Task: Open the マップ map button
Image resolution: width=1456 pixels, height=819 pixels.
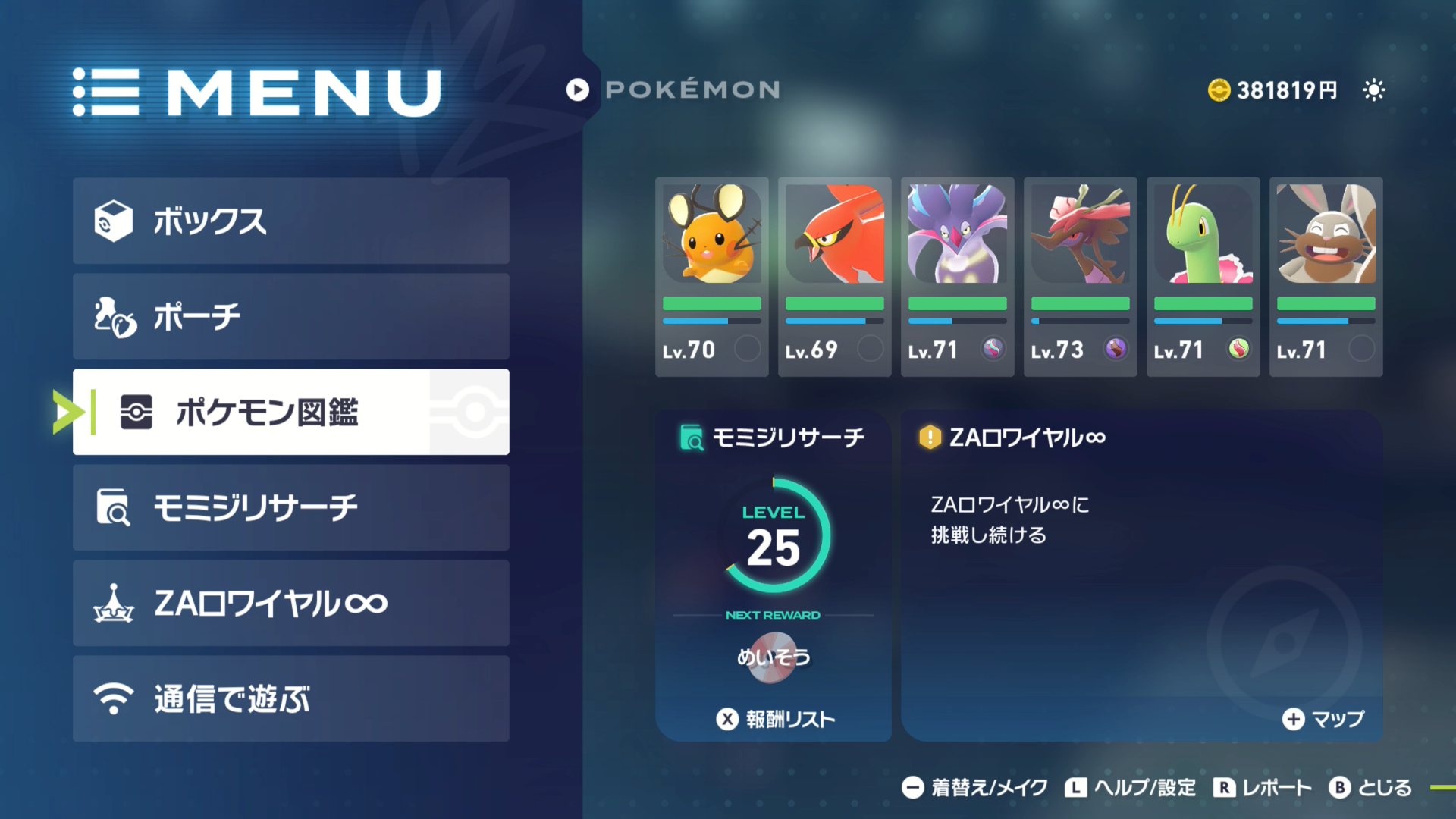Action: (1323, 719)
